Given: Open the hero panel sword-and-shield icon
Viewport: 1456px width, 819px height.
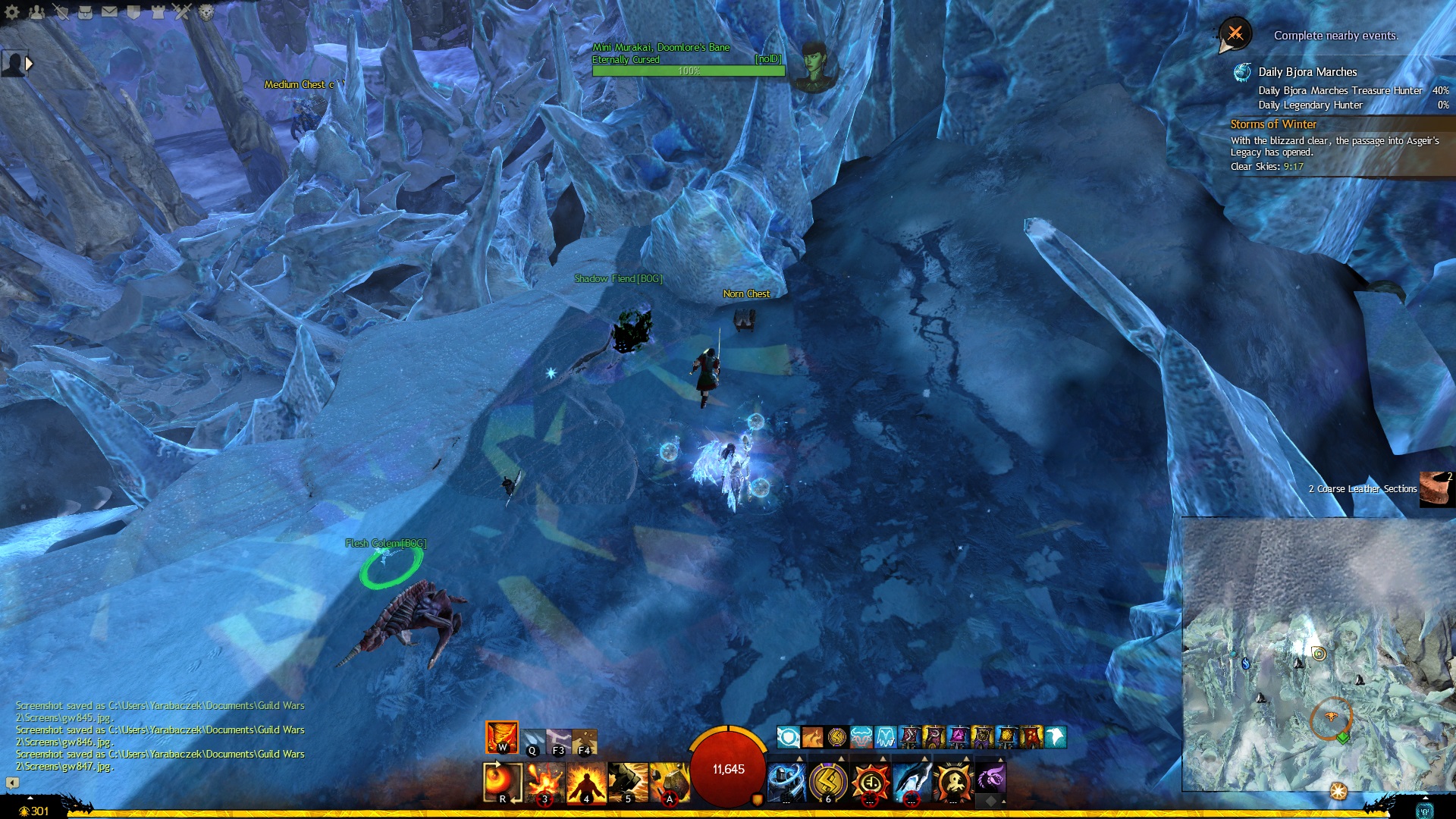Looking at the screenshot, I should pyautogui.click(x=61, y=11).
